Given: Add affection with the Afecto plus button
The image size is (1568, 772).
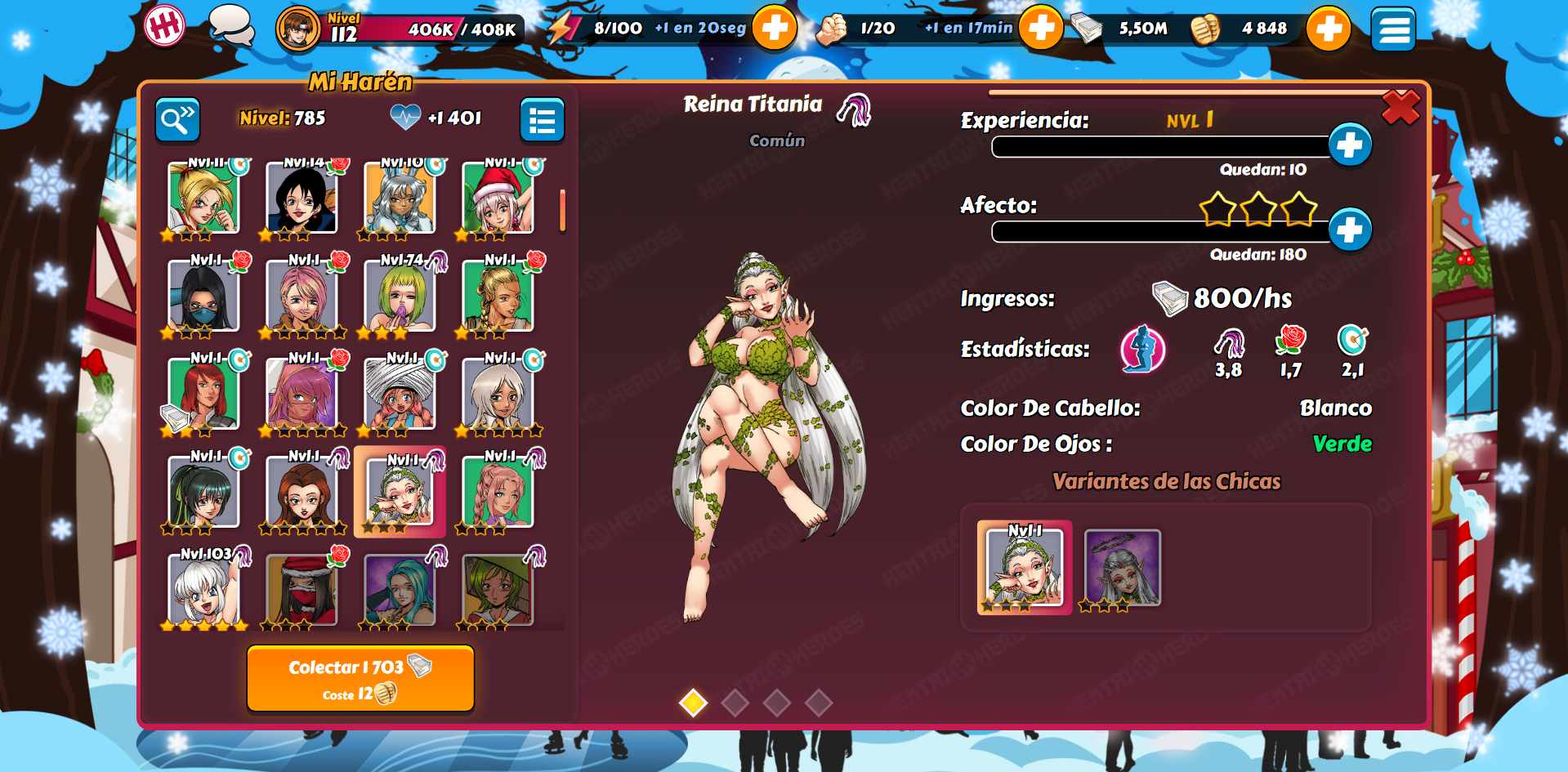Looking at the screenshot, I should point(1349,230).
